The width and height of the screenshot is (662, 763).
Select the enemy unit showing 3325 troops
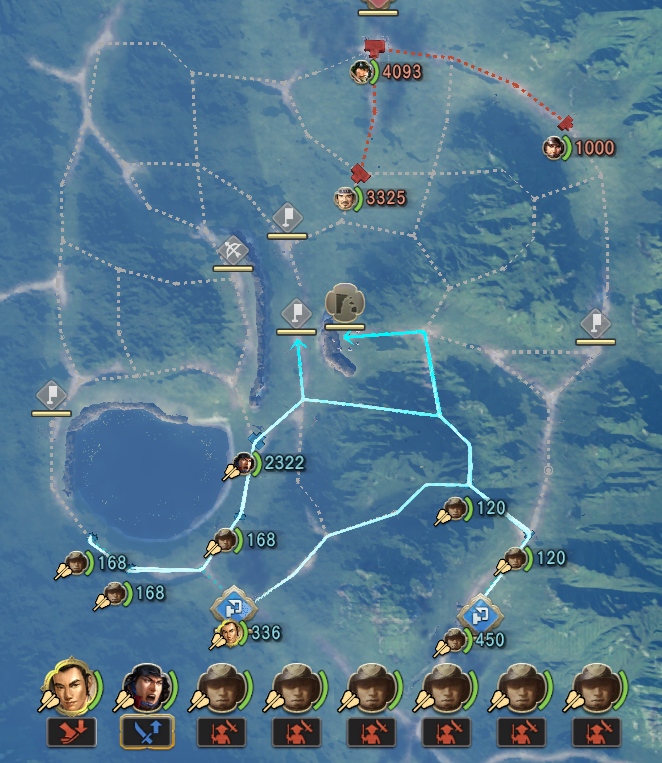click(346, 198)
